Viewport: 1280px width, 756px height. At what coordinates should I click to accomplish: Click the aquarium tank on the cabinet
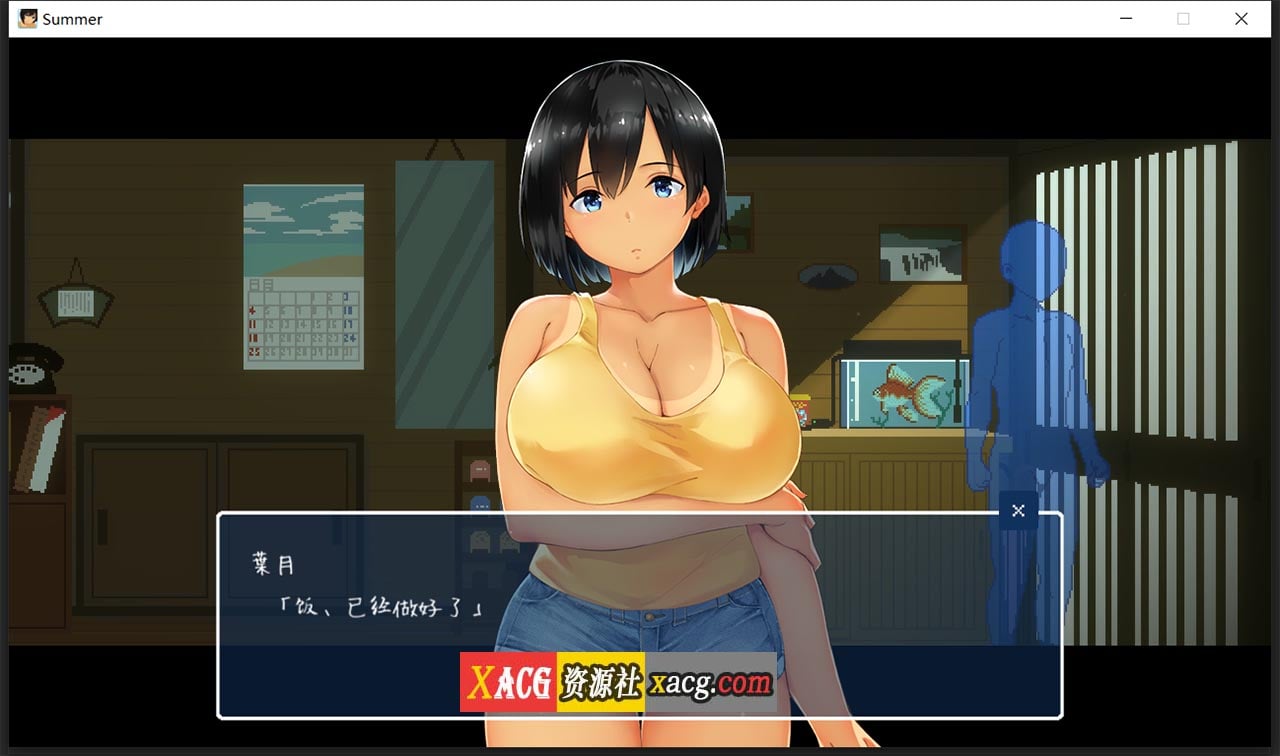(898, 390)
